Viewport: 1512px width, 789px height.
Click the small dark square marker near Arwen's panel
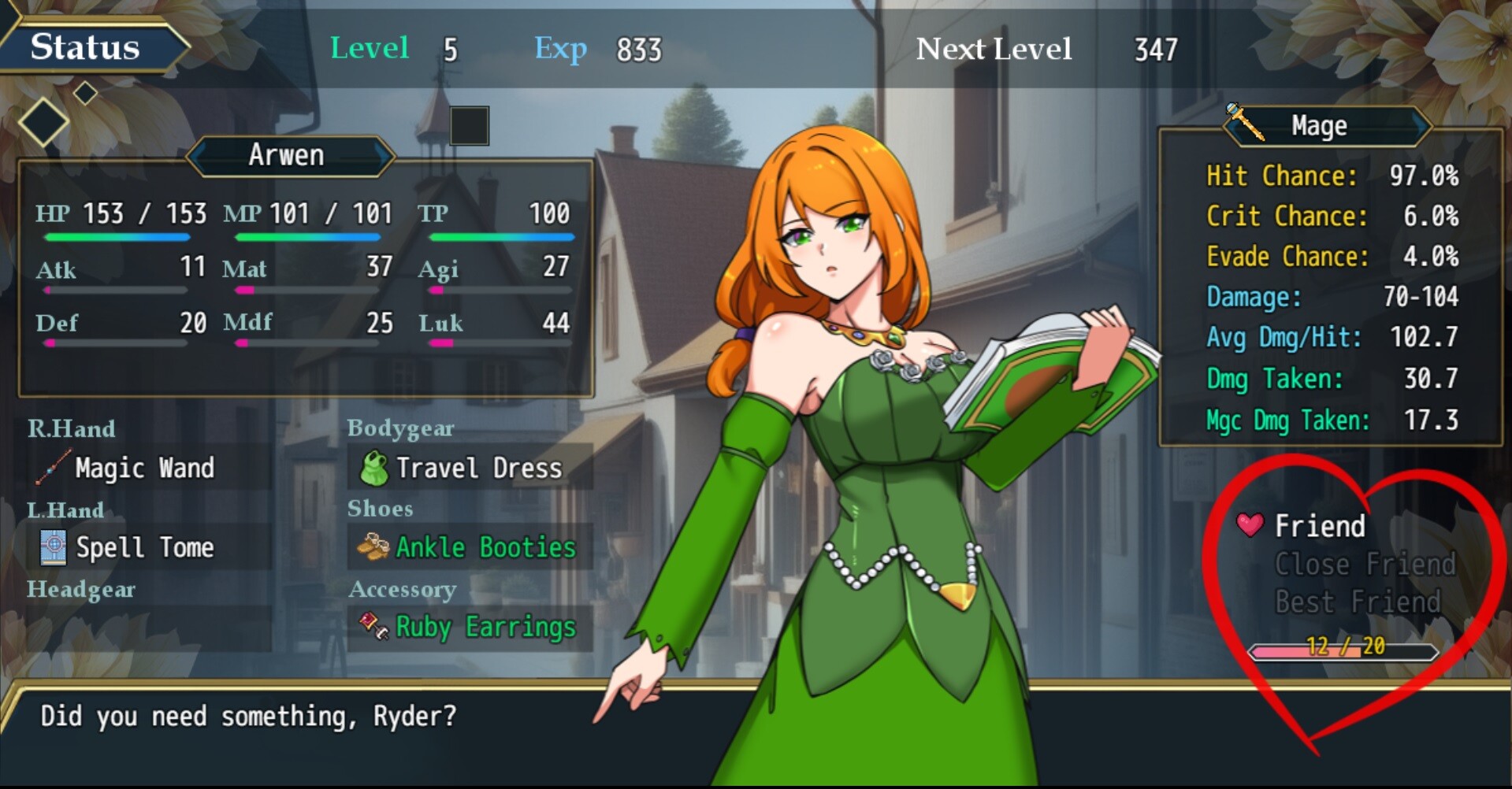click(x=470, y=125)
